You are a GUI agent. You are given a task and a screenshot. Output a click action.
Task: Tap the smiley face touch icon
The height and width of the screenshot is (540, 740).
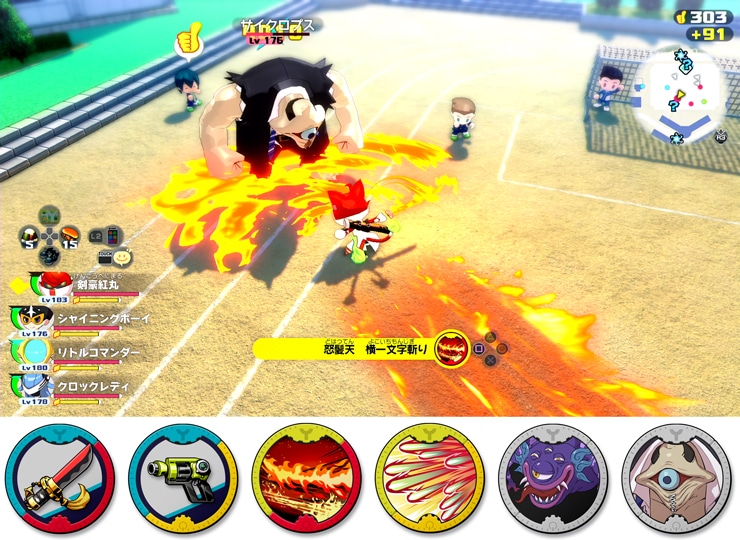[x=120, y=256]
